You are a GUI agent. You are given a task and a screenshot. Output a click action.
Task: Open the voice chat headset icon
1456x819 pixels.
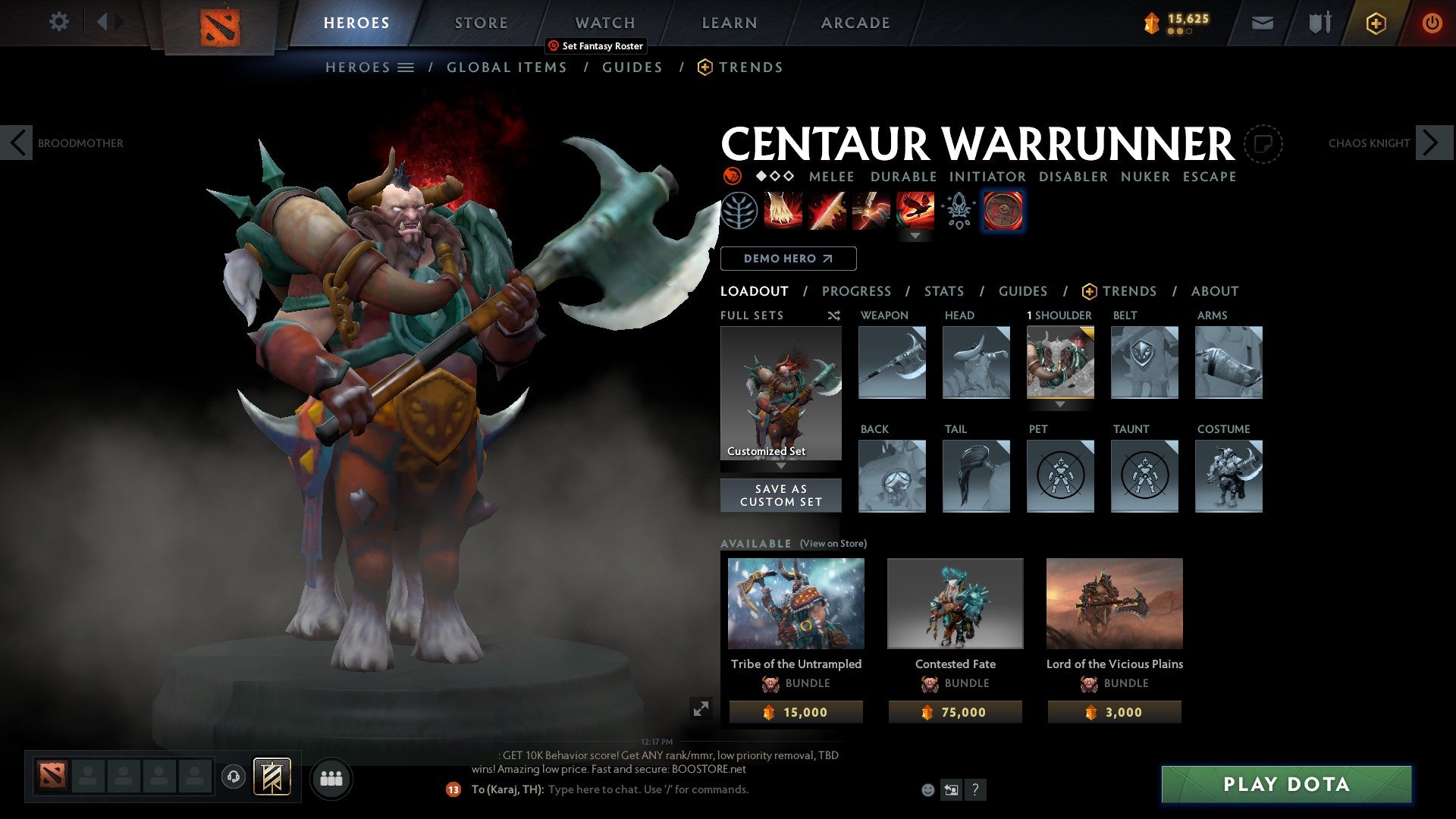(234, 778)
